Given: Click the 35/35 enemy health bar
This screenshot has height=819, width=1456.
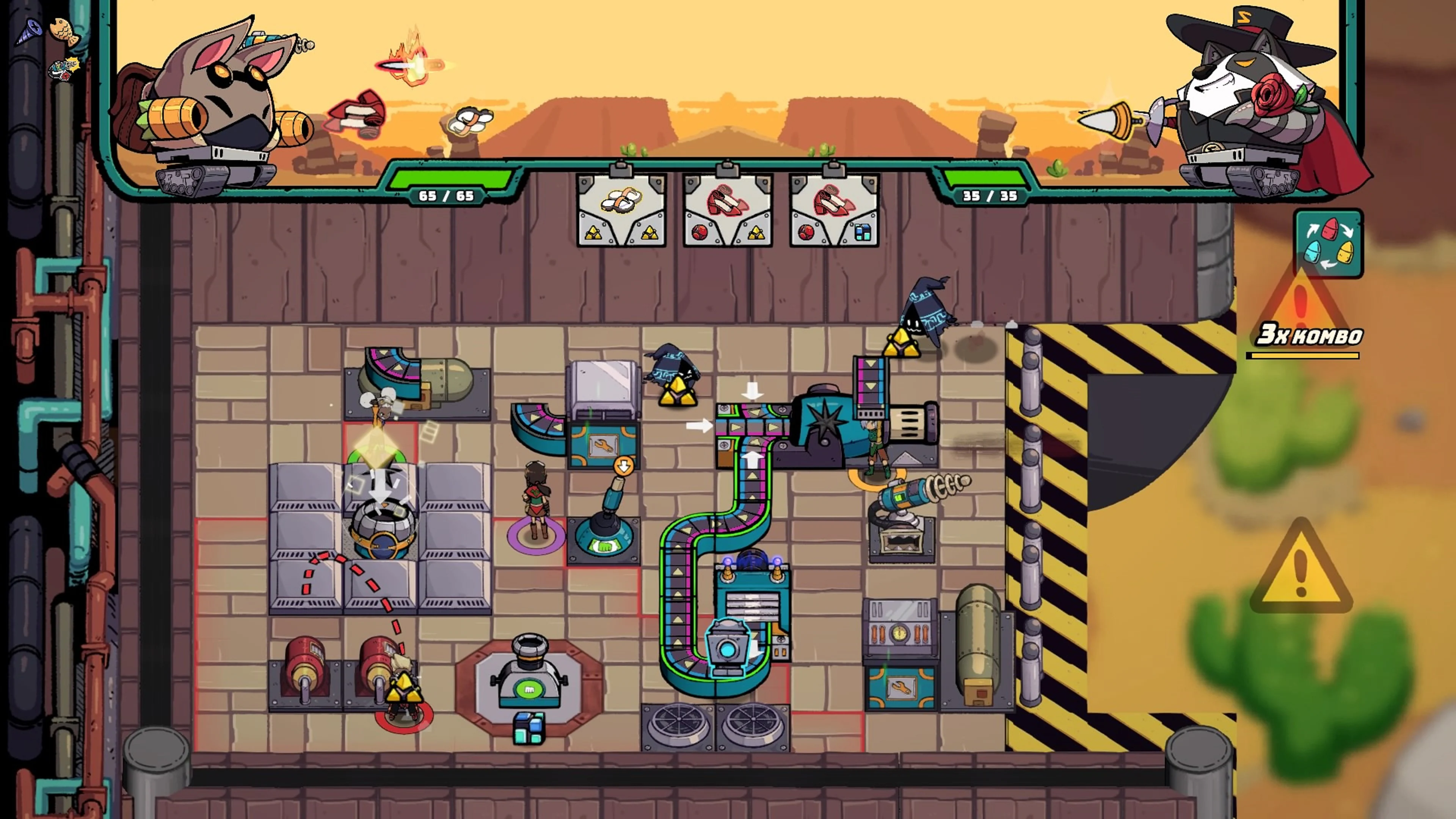Looking at the screenshot, I should (990, 196).
